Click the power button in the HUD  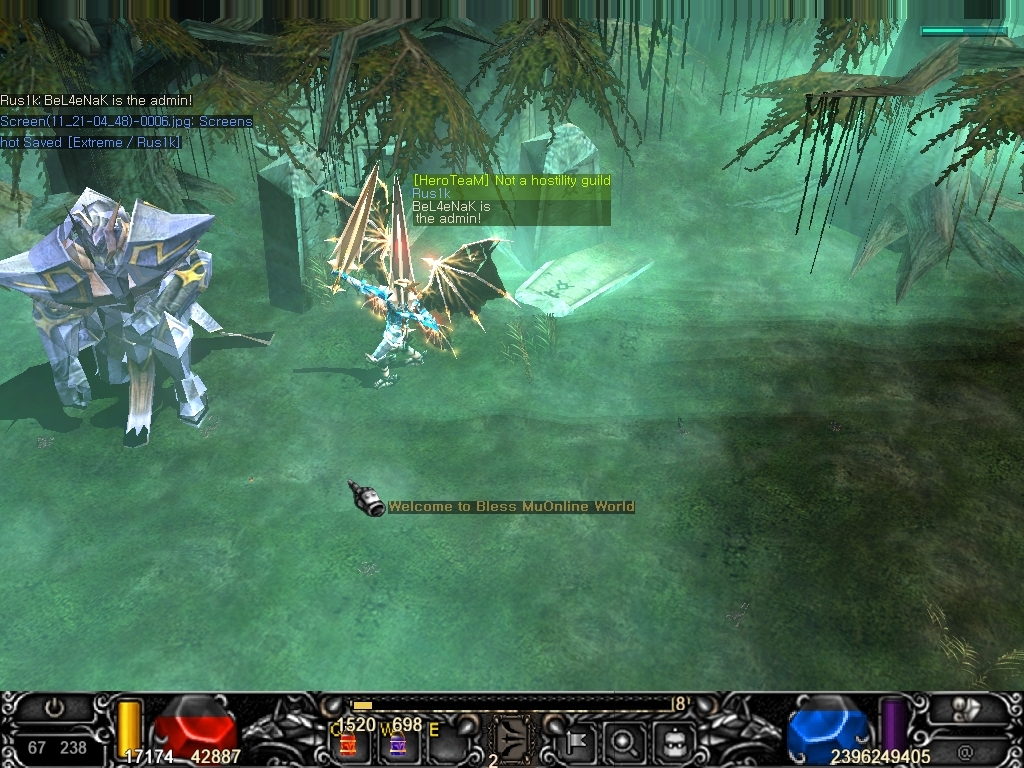[x=54, y=708]
